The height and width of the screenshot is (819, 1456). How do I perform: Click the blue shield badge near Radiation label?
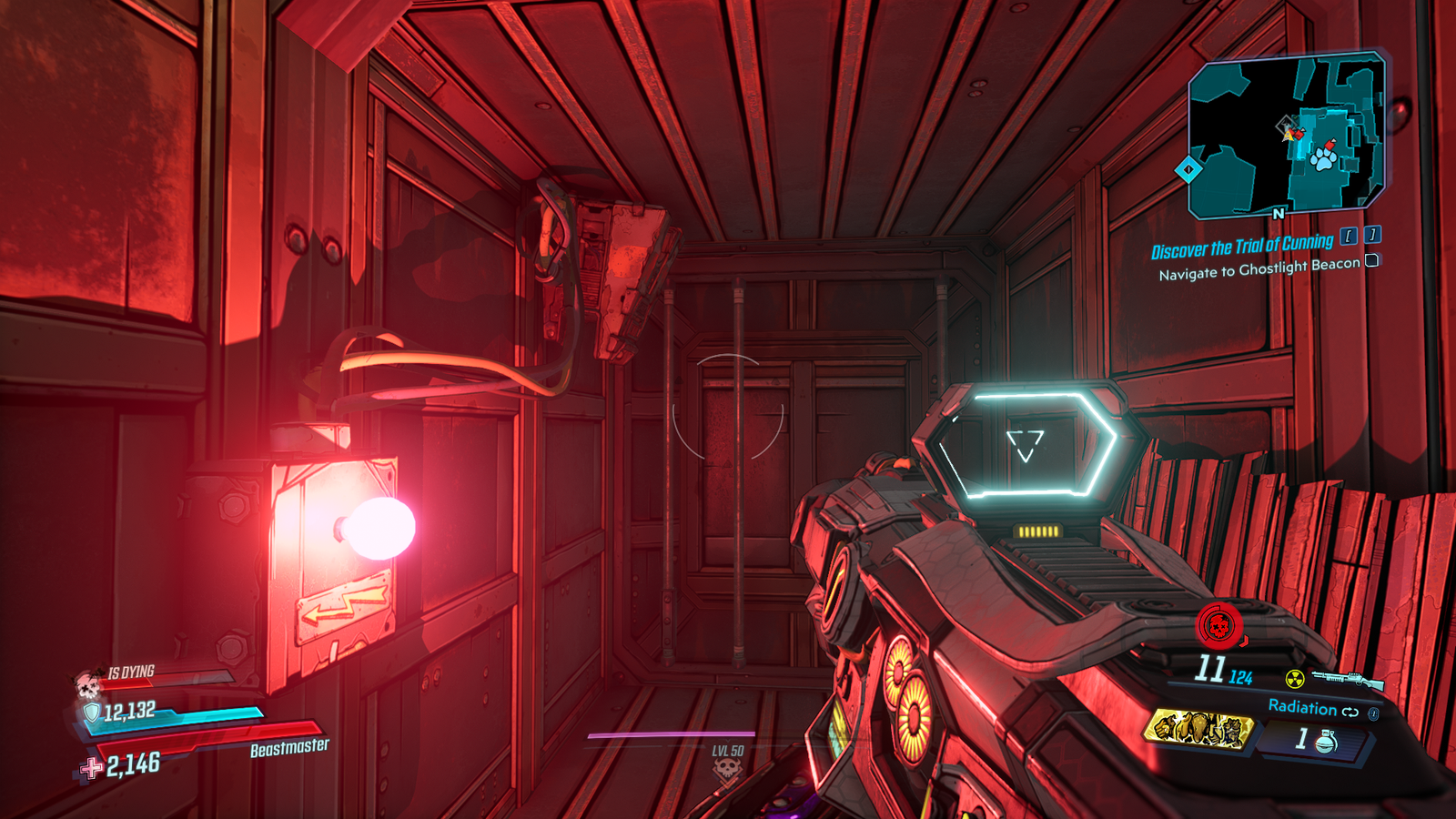[1372, 713]
